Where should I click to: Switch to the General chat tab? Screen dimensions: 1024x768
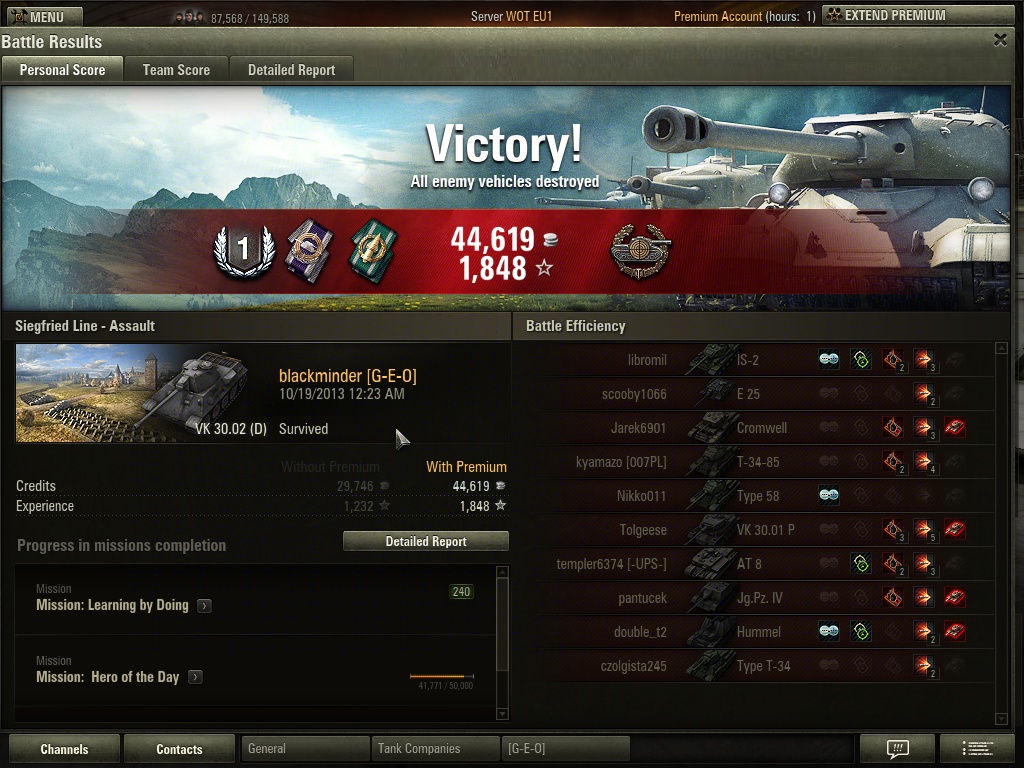click(305, 748)
